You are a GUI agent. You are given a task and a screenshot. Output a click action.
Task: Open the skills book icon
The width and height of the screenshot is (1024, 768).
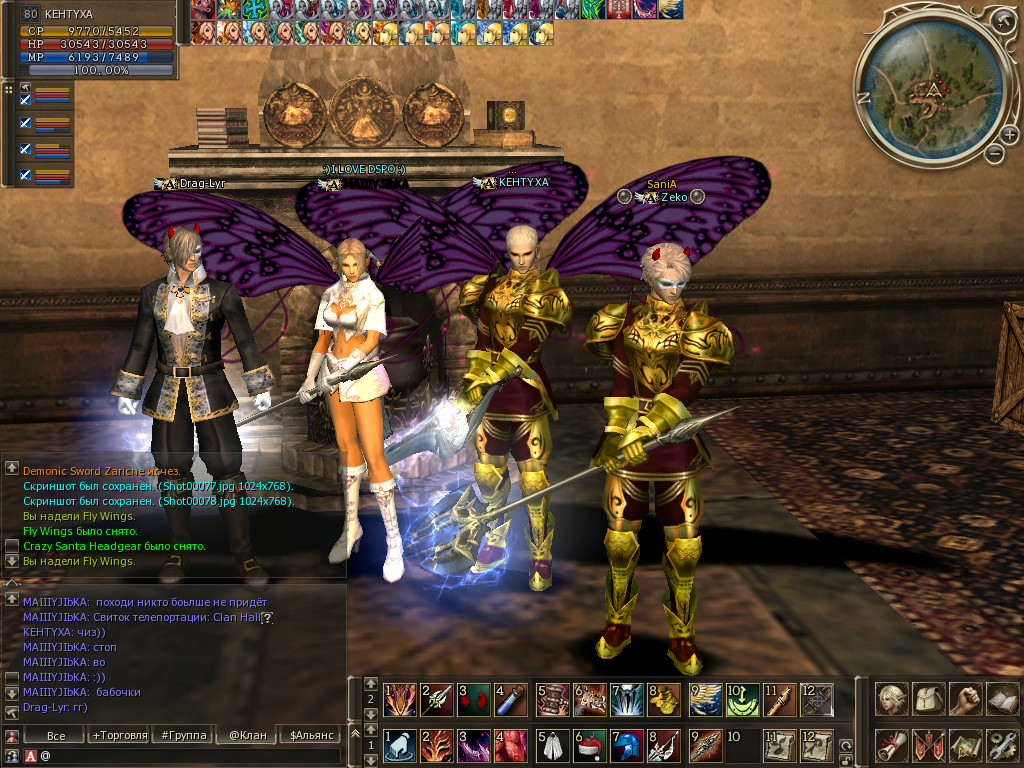pos(1001,698)
